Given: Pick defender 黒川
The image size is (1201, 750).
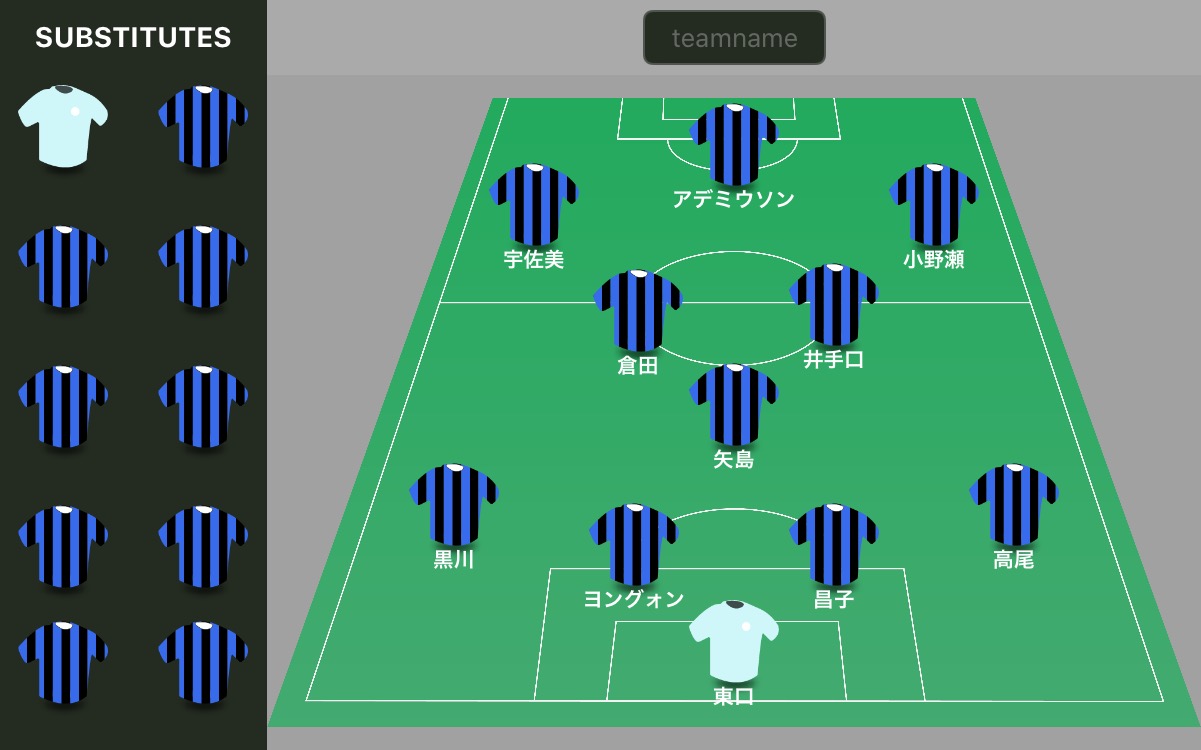Looking at the screenshot, I should tap(454, 505).
